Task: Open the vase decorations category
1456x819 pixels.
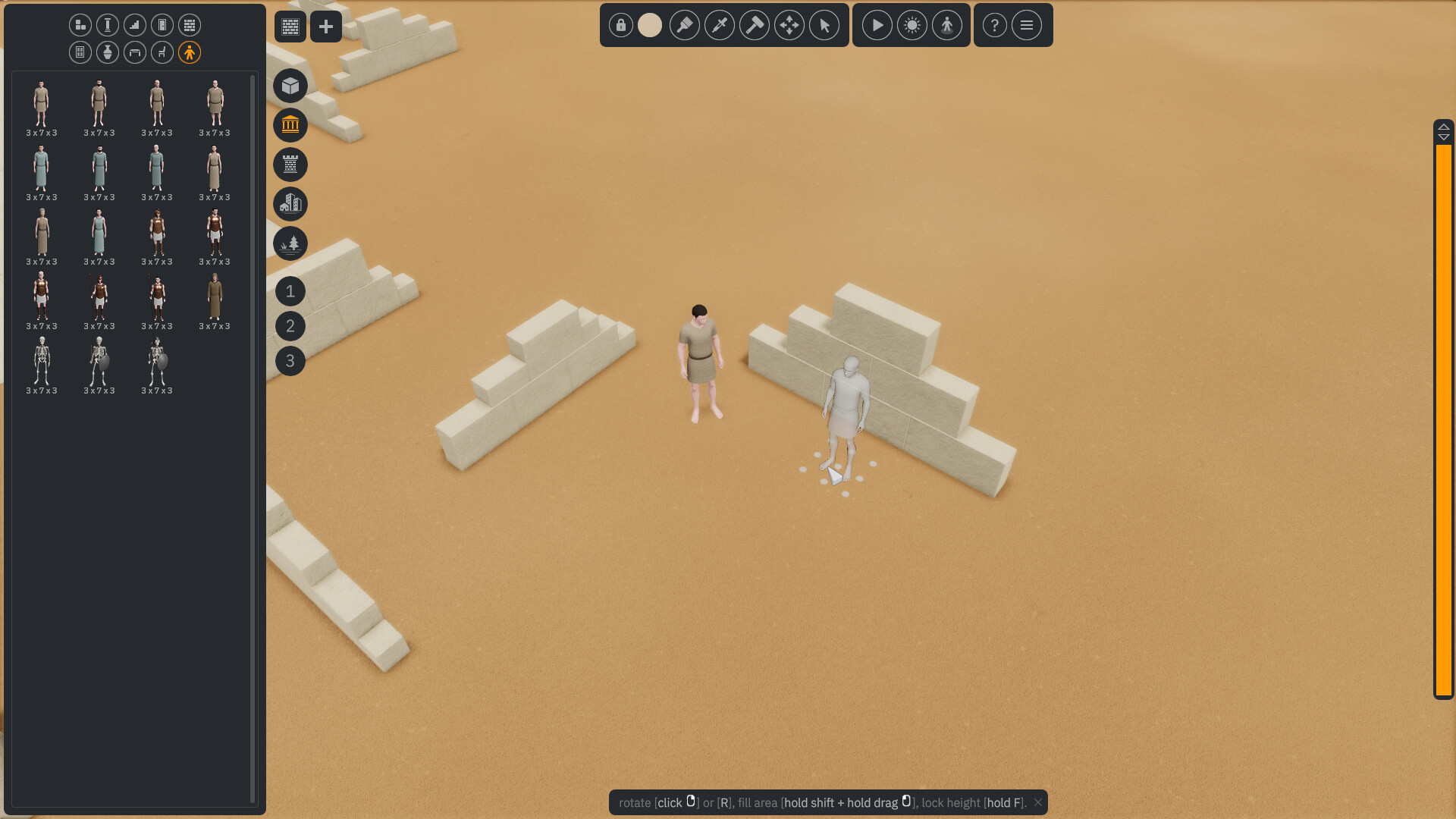Action: (107, 52)
